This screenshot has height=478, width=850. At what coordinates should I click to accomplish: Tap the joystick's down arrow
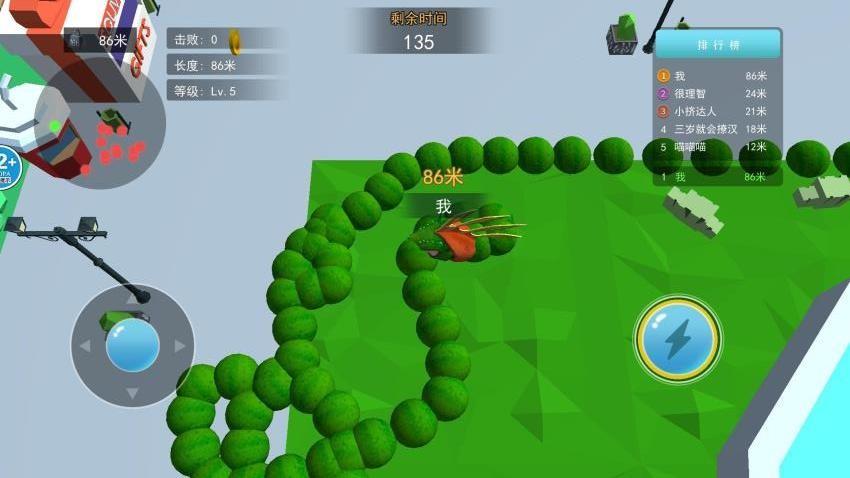point(132,393)
